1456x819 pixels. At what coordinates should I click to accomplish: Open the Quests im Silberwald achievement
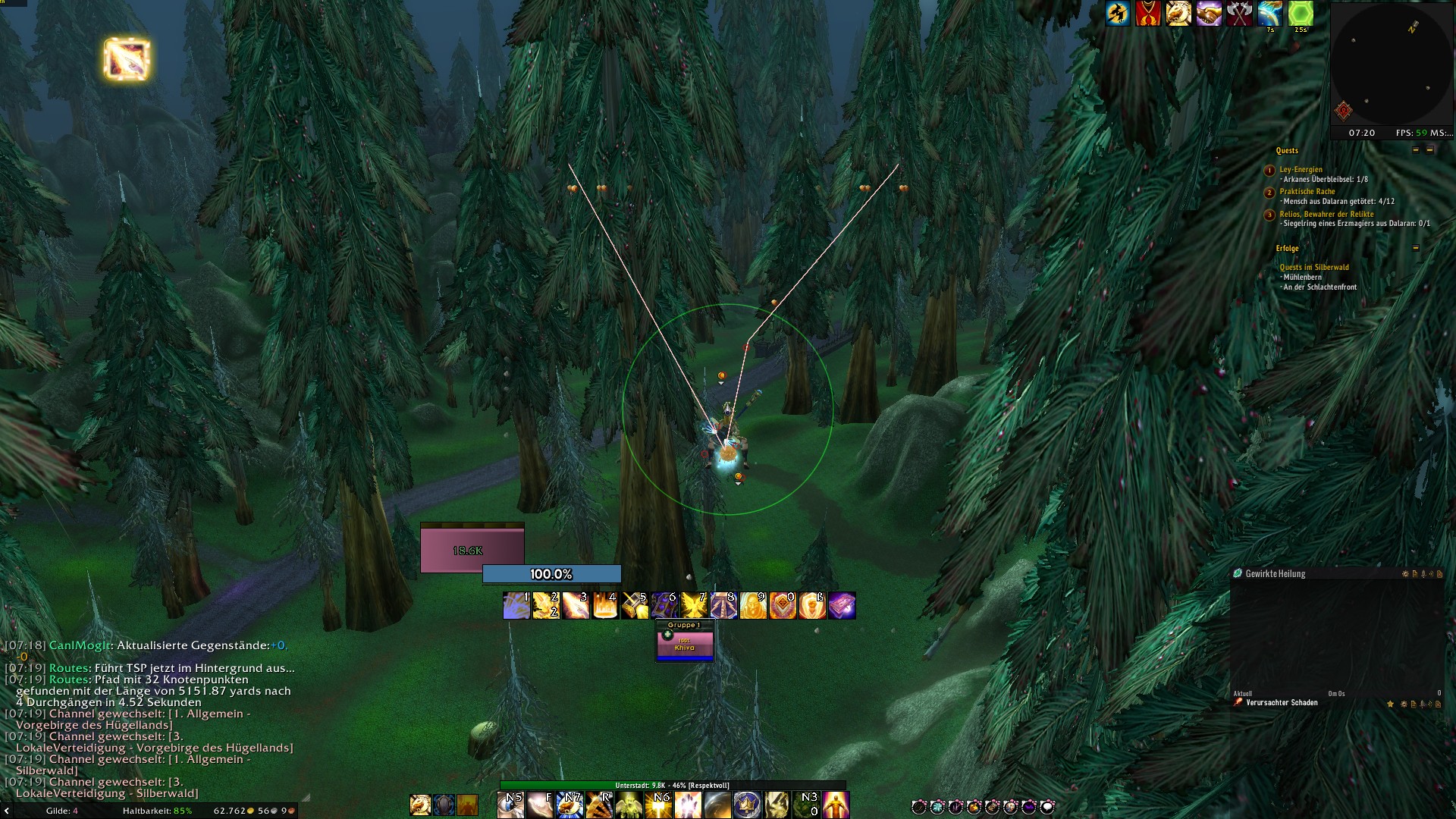click(x=1313, y=268)
